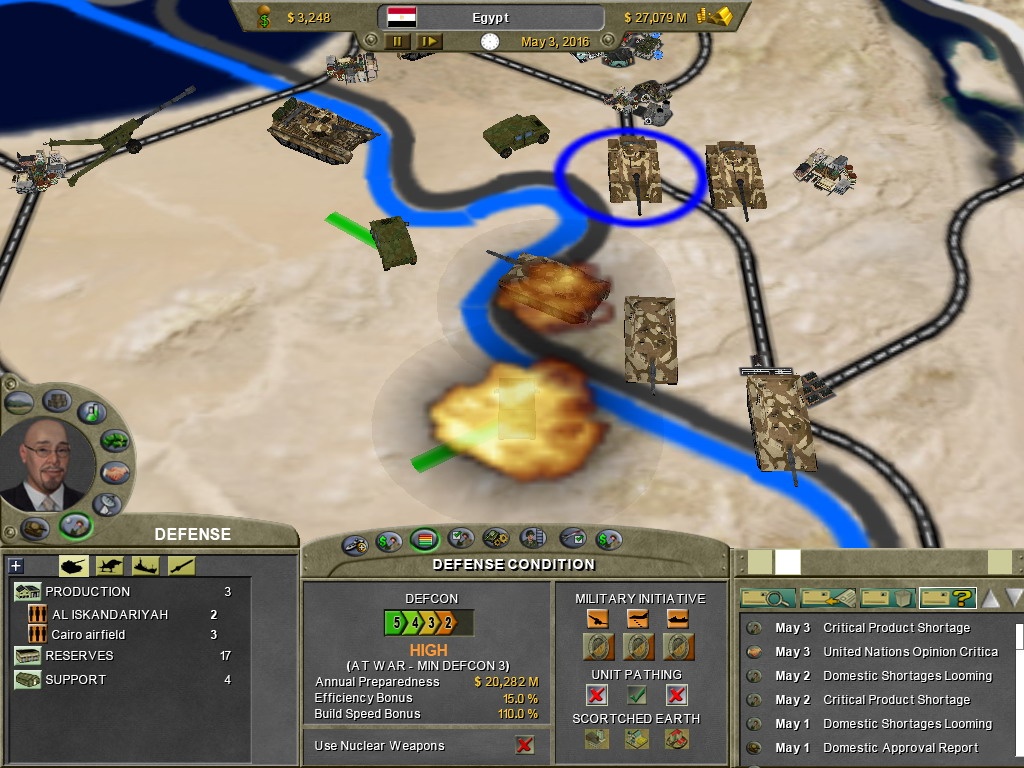Click the handshake diplomacy department icon

click(x=115, y=471)
